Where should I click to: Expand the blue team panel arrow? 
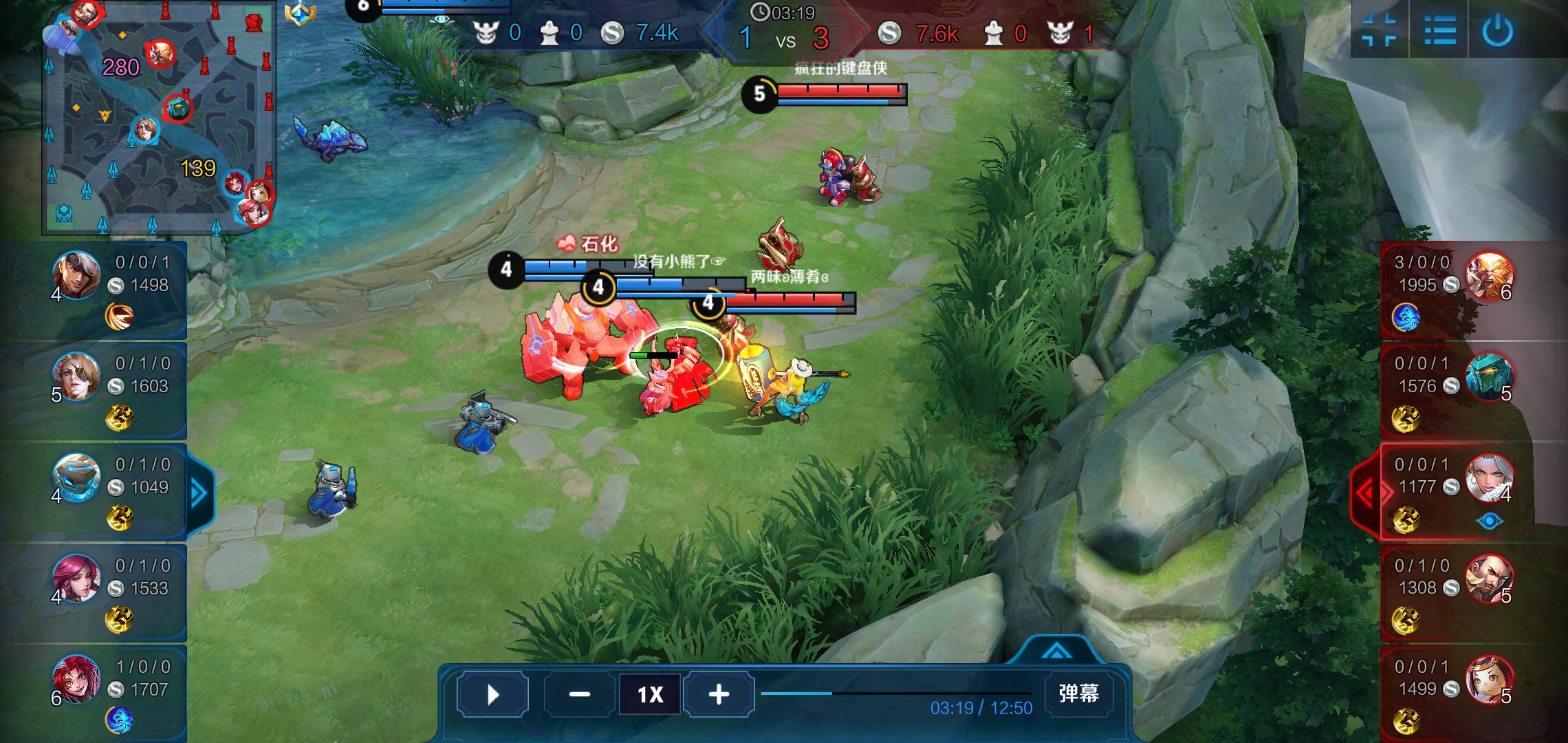coord(199,493)
